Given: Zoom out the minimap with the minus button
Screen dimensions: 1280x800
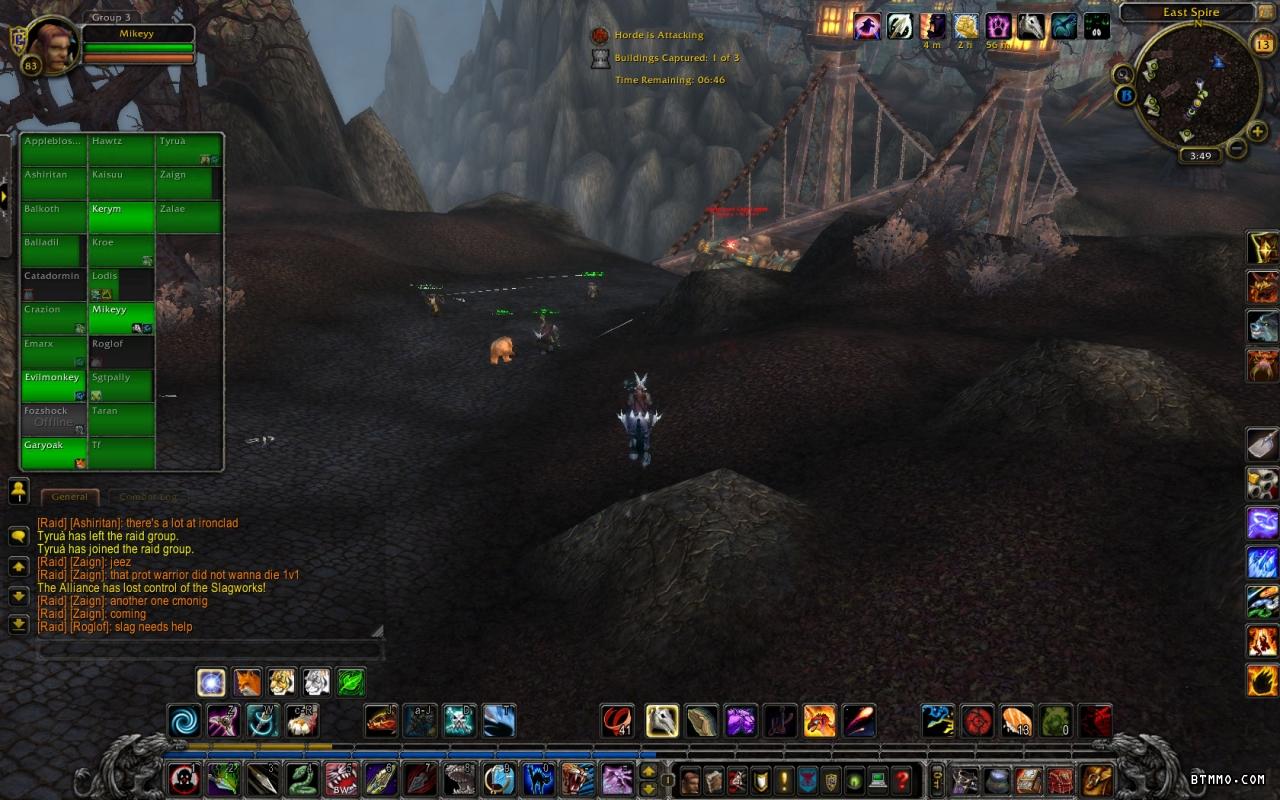Looking at the screenshot, I should pos(1236,149).
